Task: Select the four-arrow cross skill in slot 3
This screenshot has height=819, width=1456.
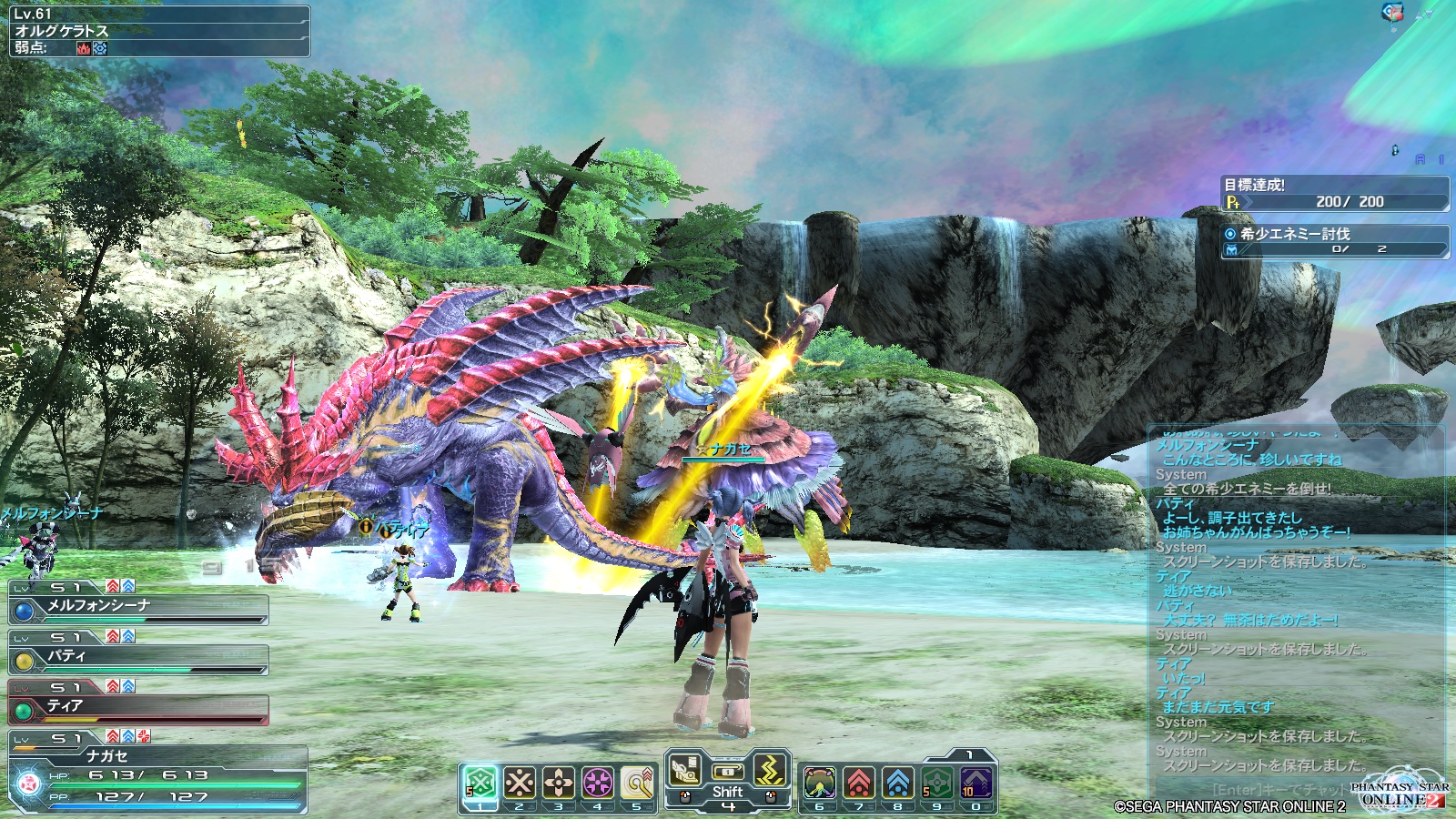Action: tap(559, 782)
